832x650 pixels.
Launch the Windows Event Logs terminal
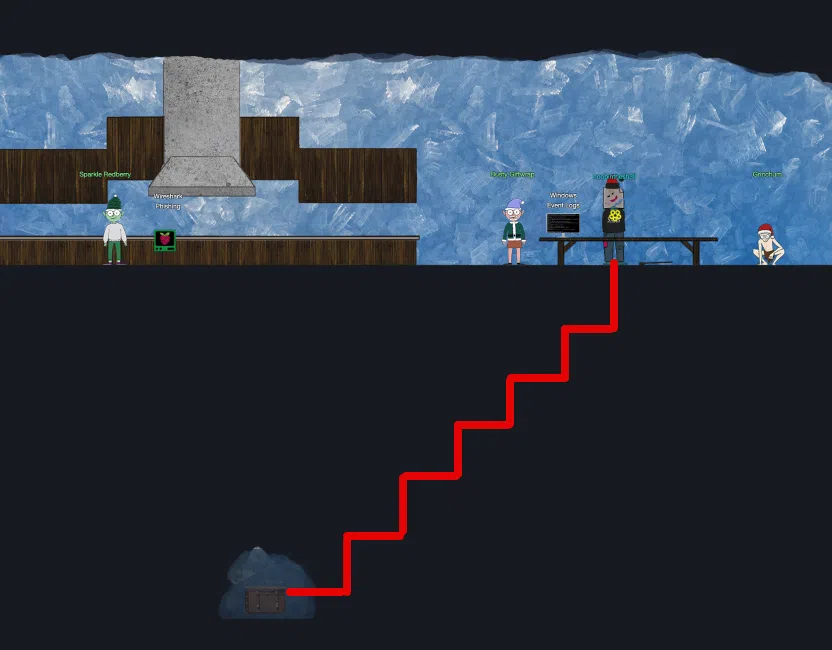point(562,223)
